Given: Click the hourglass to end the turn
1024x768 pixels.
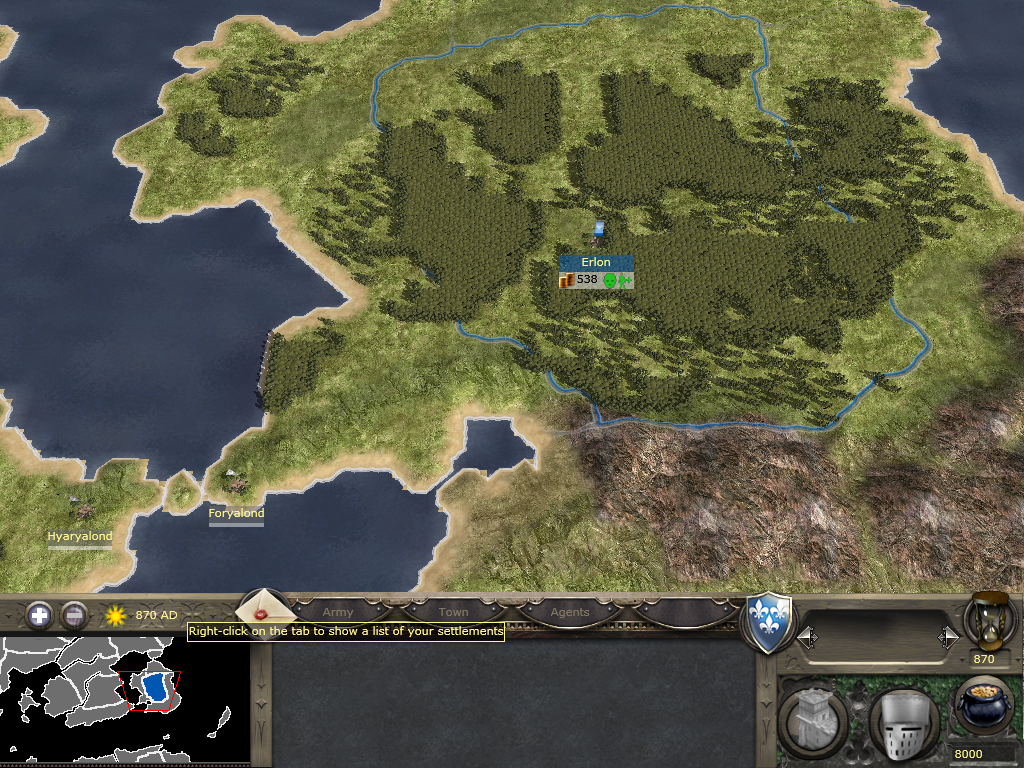Looking at the screenshot, I should point(991,620).
